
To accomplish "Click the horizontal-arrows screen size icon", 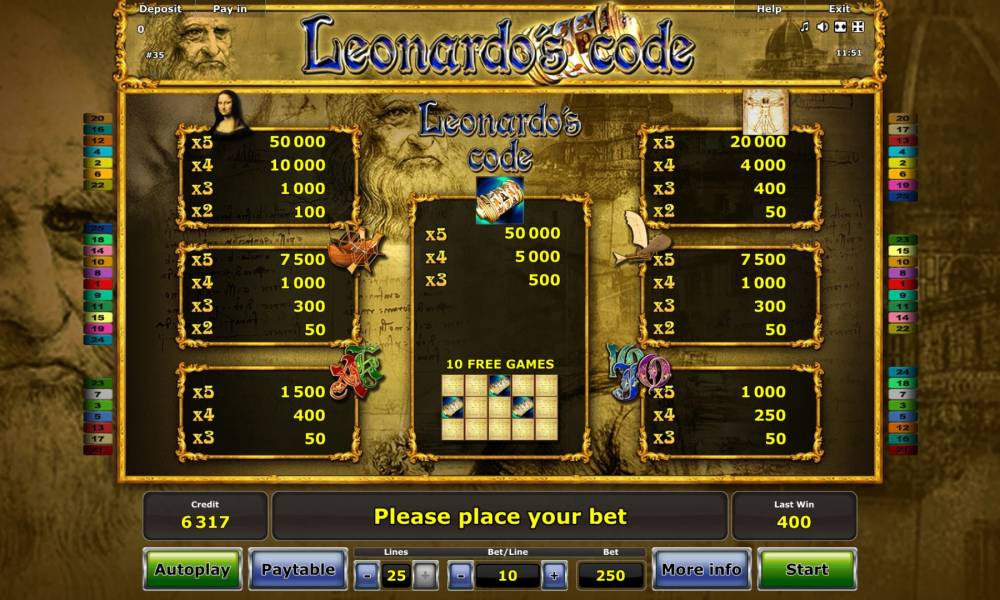I will [x=839, y=26].
